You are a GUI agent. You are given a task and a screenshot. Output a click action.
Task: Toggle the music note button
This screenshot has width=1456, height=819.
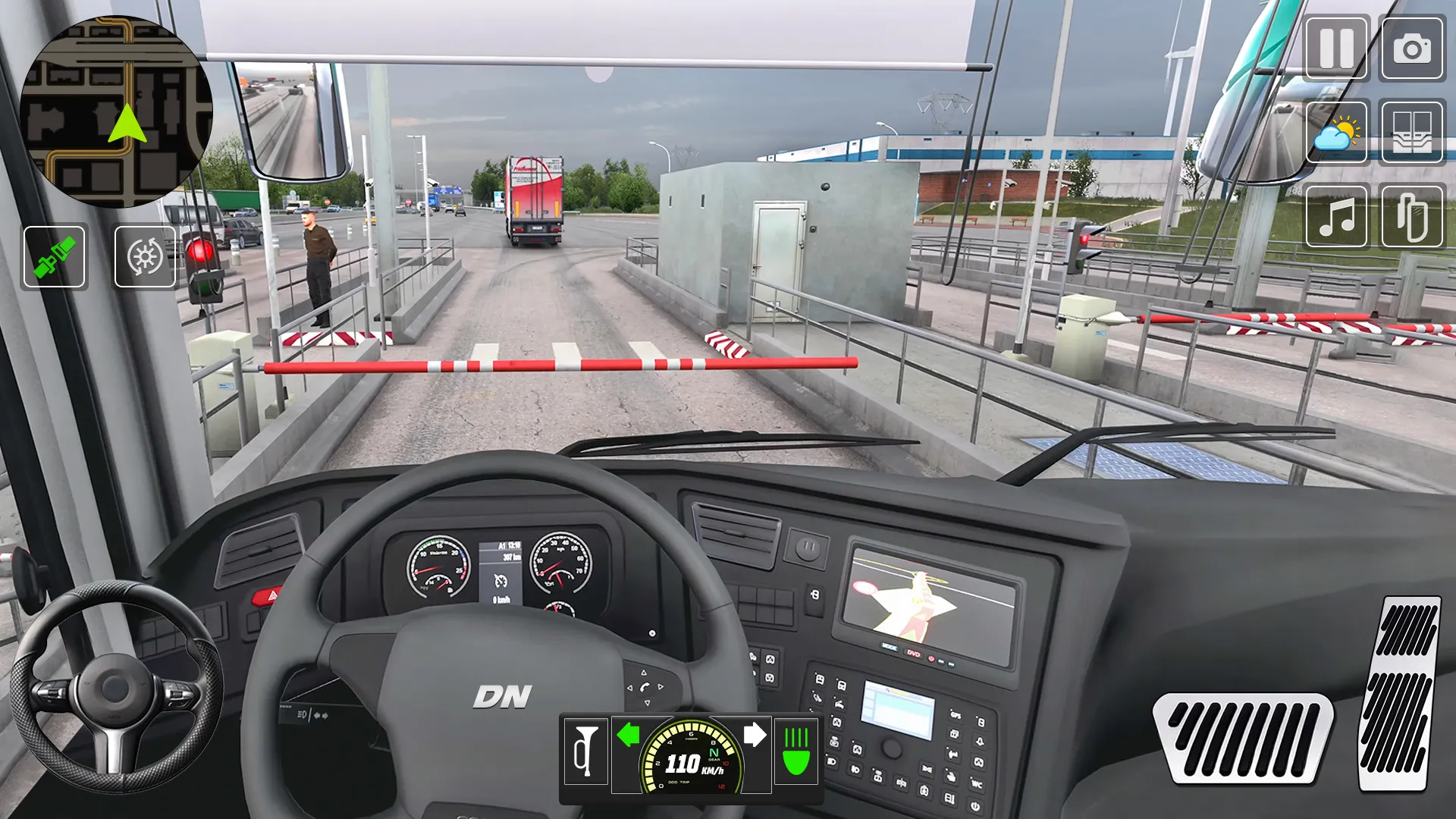point(1336,217)
